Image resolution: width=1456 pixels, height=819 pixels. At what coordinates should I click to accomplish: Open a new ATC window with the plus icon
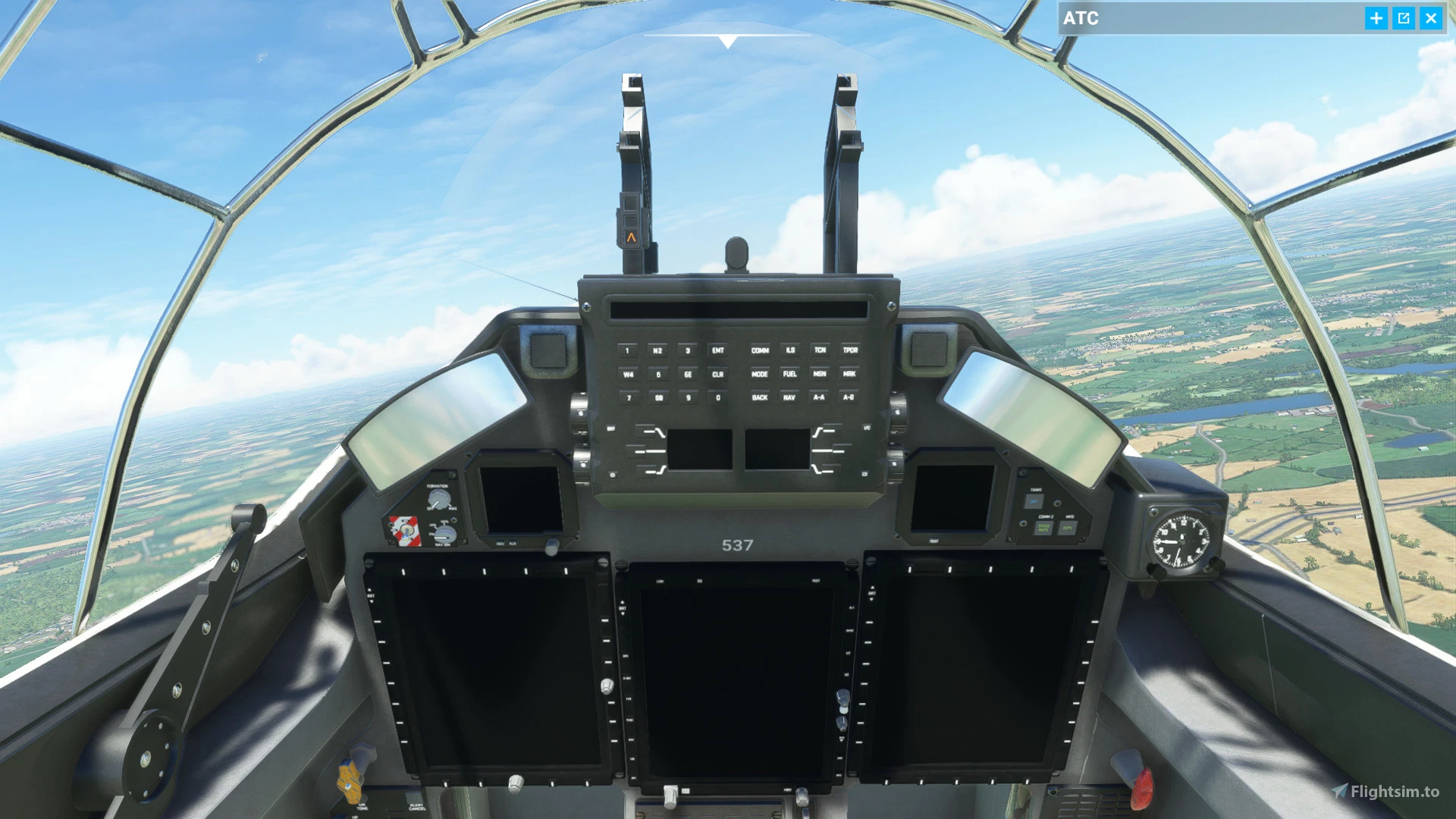coord(1376,19)
